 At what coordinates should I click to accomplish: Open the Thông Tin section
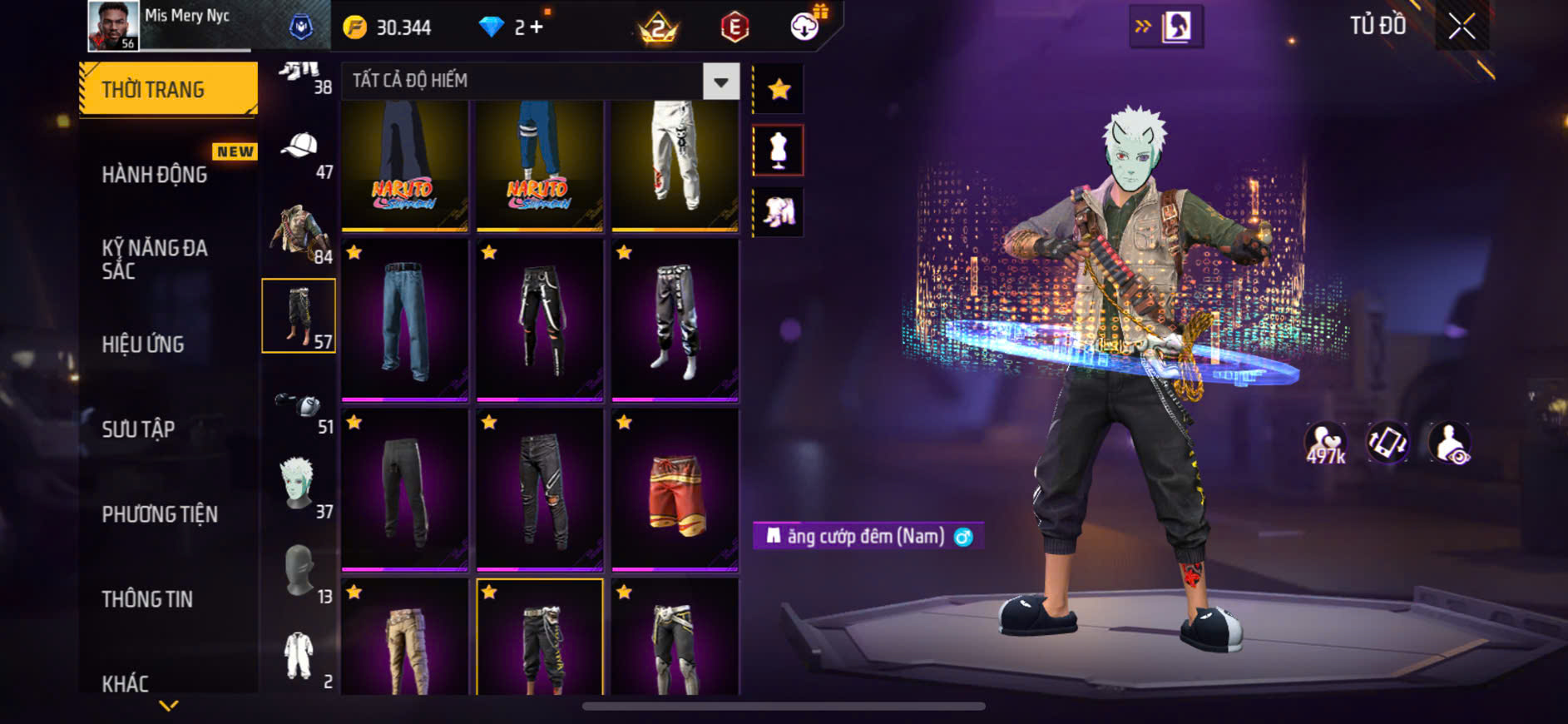[x=147, y=599]
